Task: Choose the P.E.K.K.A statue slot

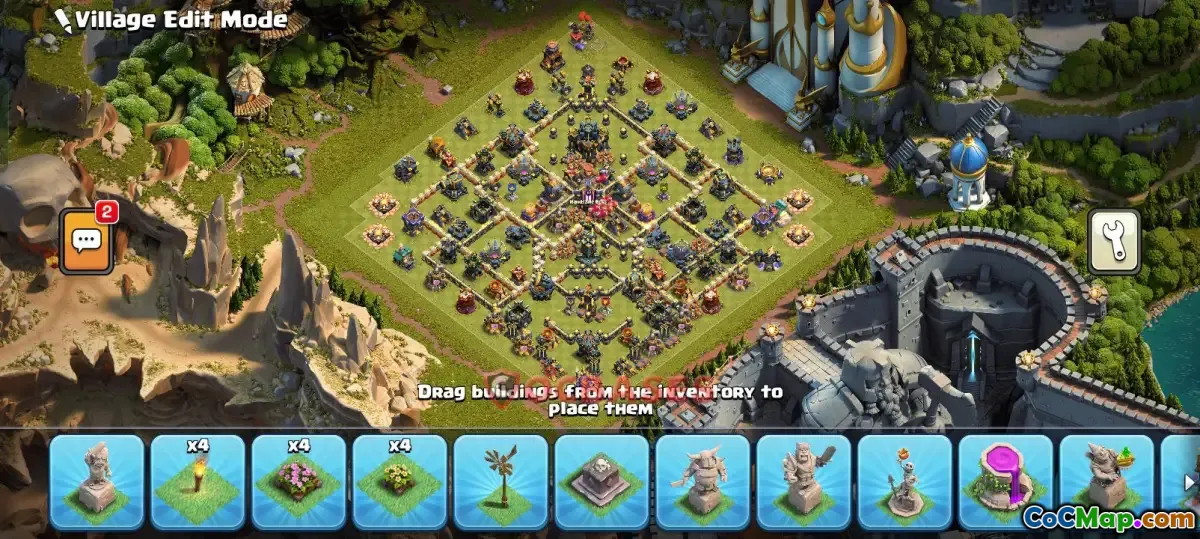Action: pyautogui.click(x=702, y=481)
